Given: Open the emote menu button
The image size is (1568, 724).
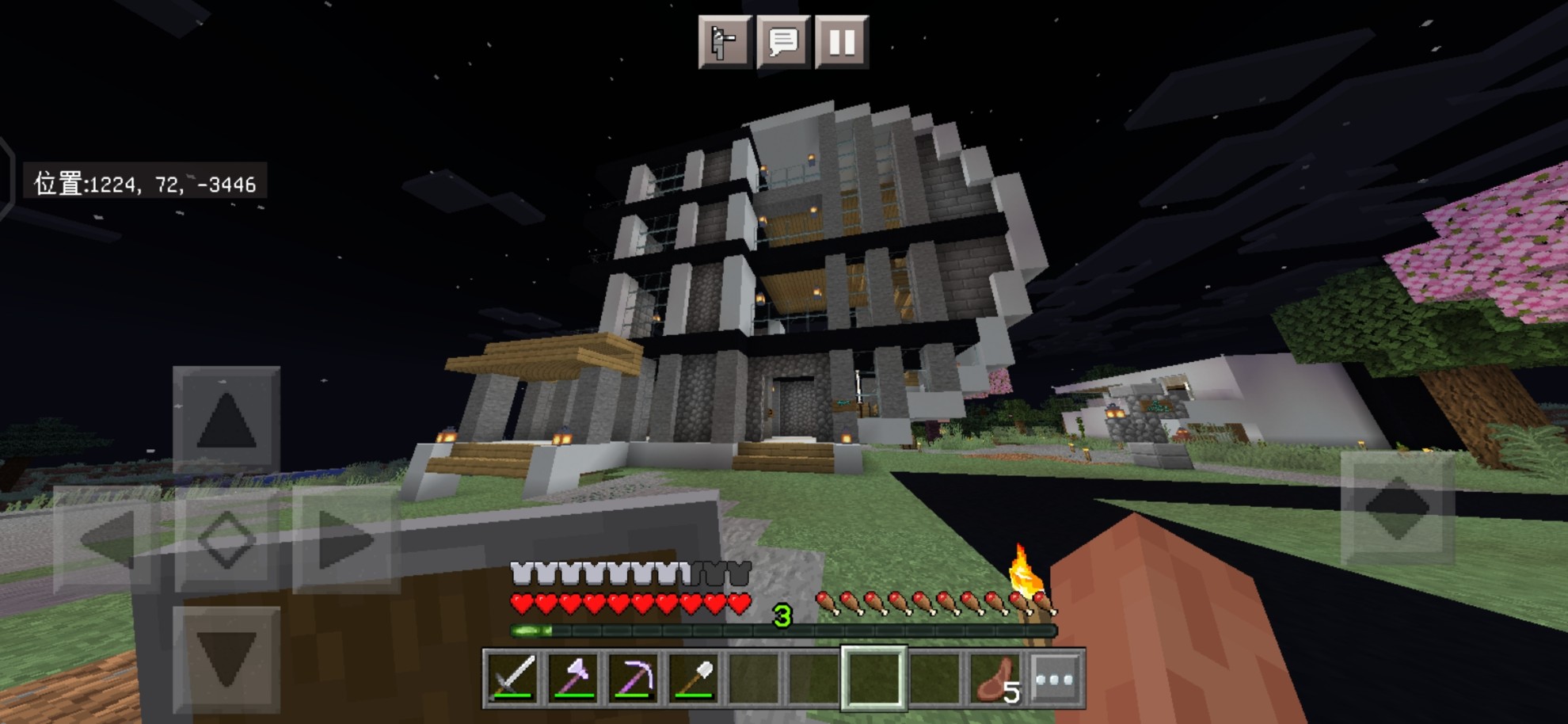Looking at the screenshot, I should pos(725,42).
